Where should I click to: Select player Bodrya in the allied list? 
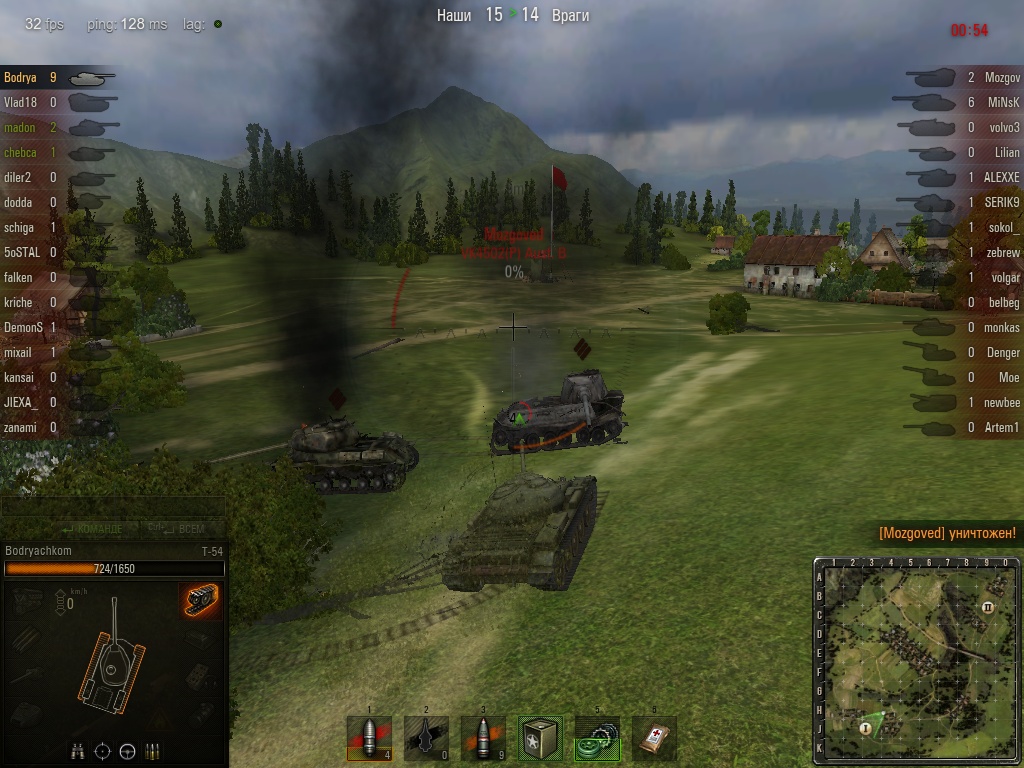[x=22, y=77]
